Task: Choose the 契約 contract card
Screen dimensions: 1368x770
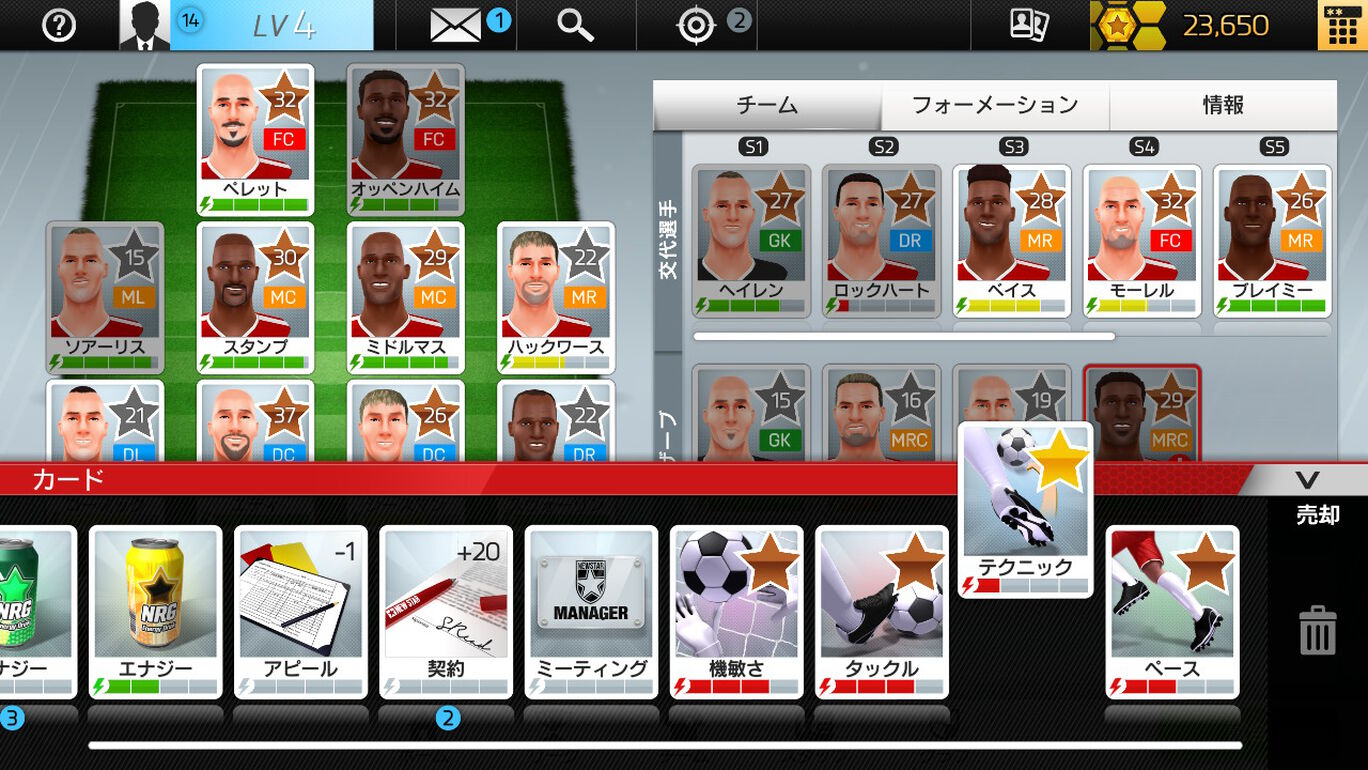Action: tap(445, 610)
